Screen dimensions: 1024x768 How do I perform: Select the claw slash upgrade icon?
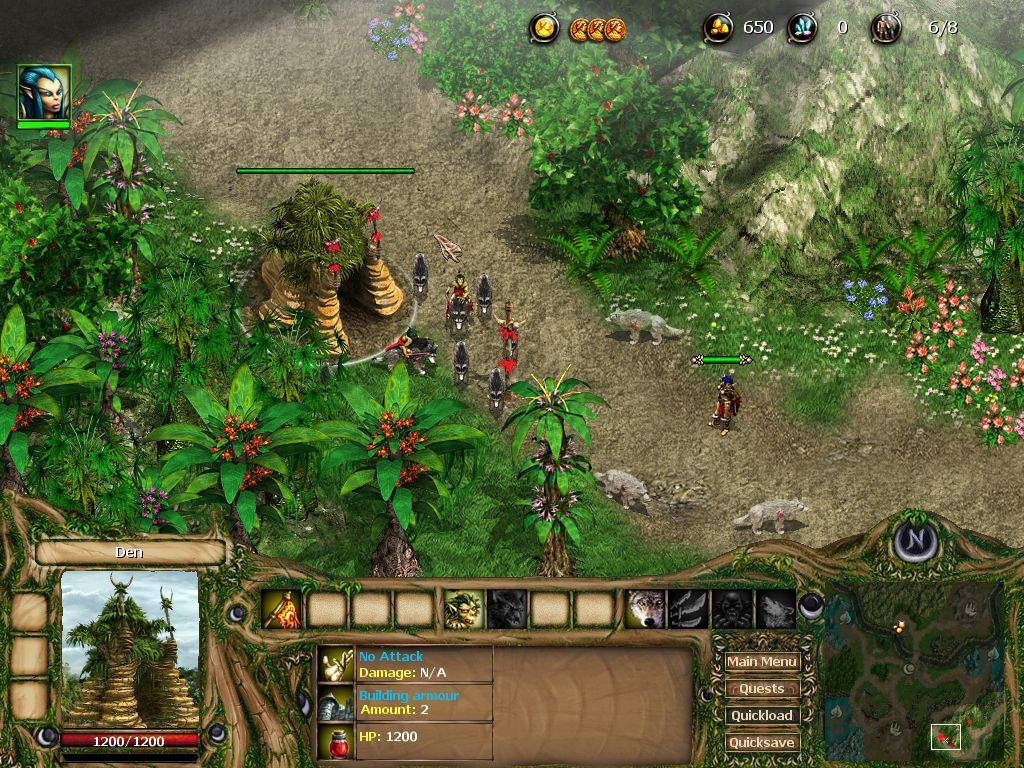coord(689,609)
